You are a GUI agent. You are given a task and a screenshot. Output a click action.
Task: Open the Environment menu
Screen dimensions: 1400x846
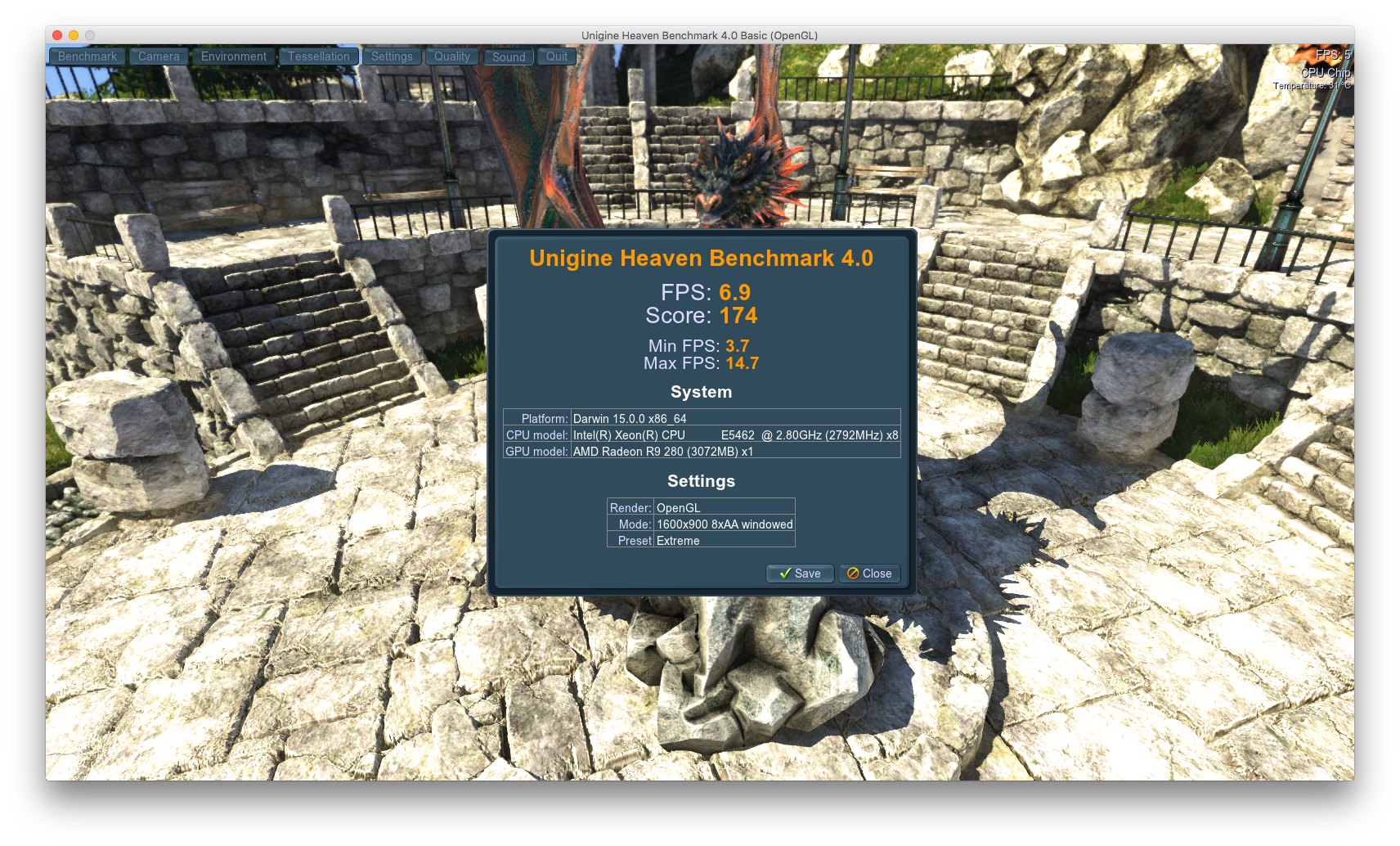[234, 56]
